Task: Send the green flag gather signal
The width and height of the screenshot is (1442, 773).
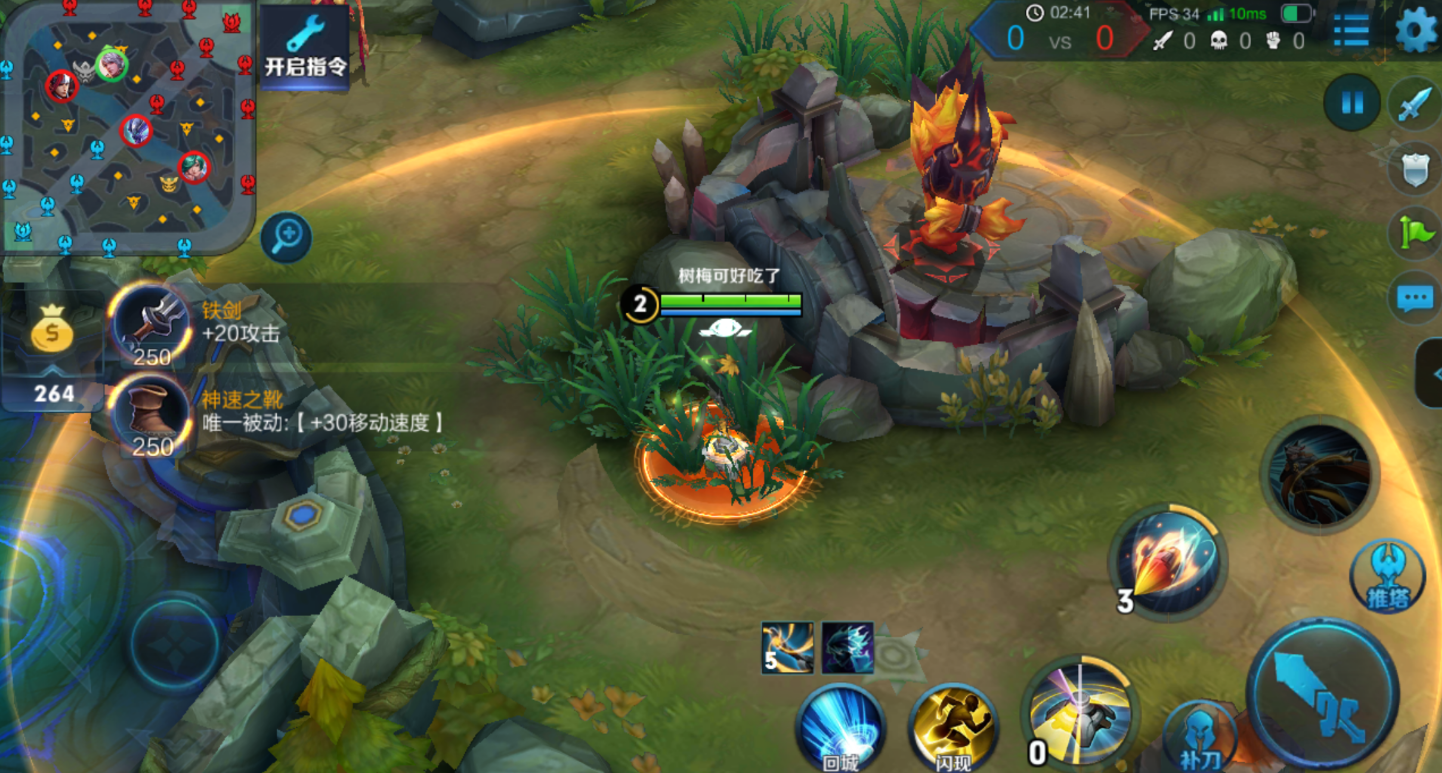Action: 1415,232
